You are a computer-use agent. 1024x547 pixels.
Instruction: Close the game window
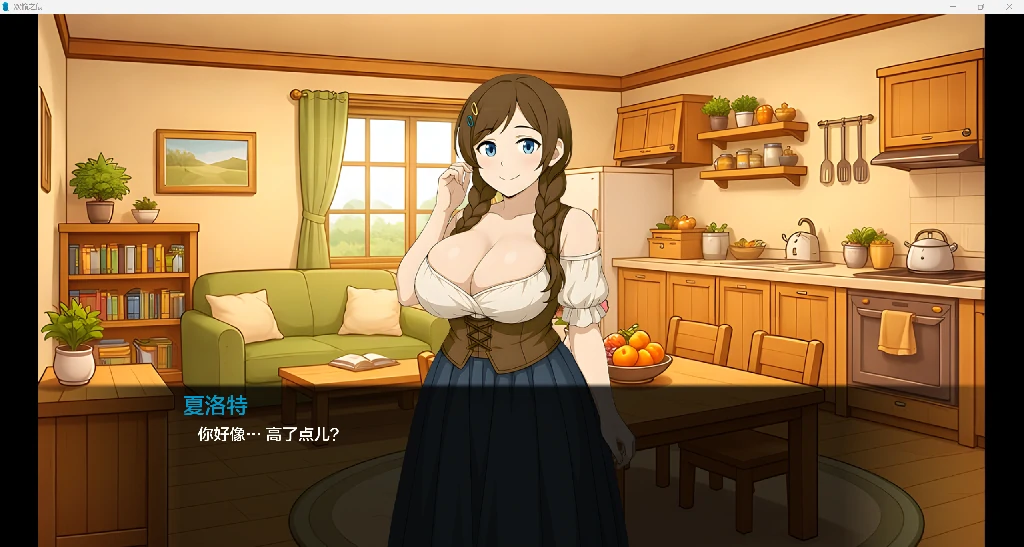1008,6
